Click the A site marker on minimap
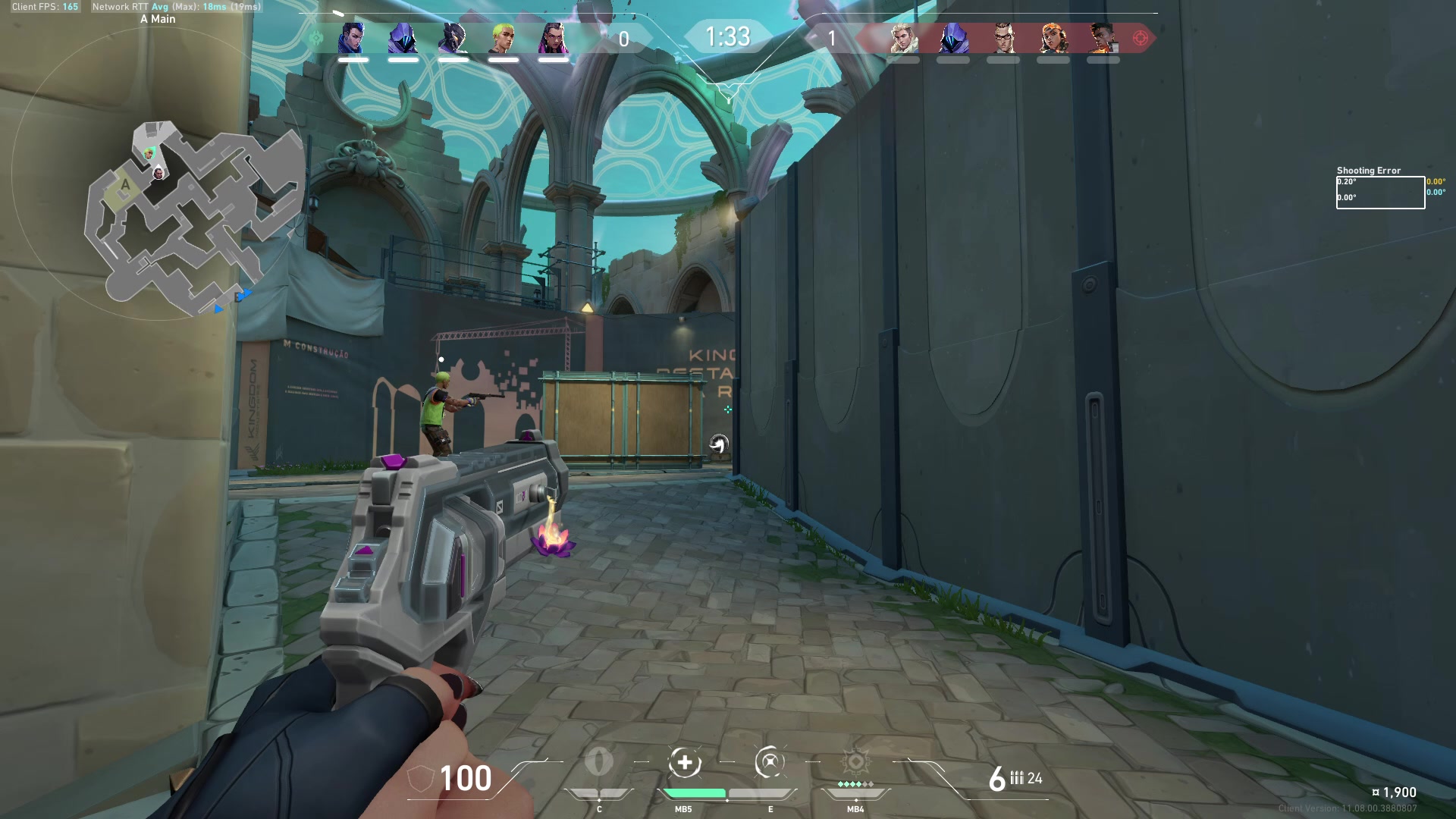The height and width of the screenshot is (819, 1456). click(125, 184)
